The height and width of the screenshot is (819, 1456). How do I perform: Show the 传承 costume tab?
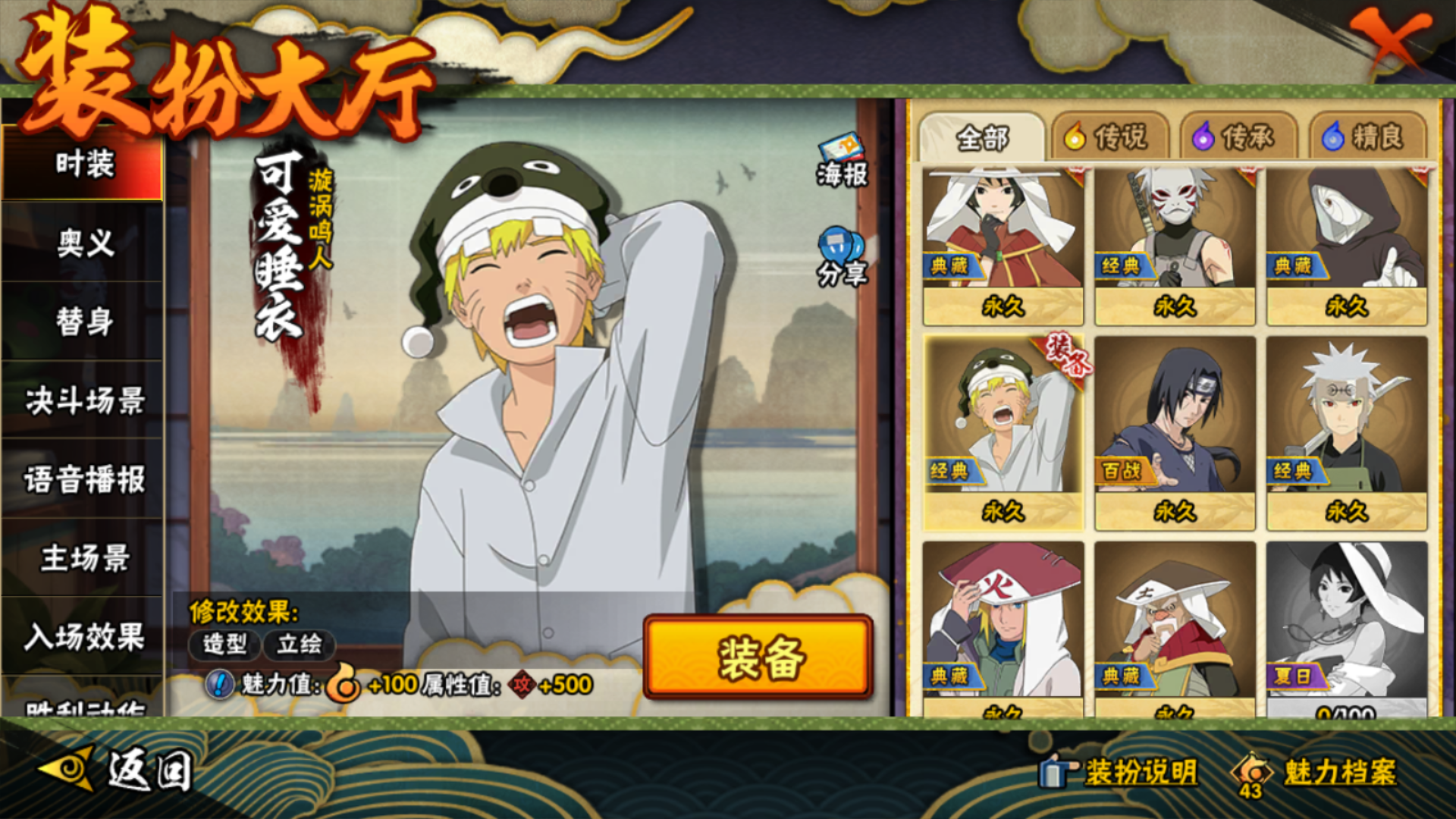pos(1236,138)
